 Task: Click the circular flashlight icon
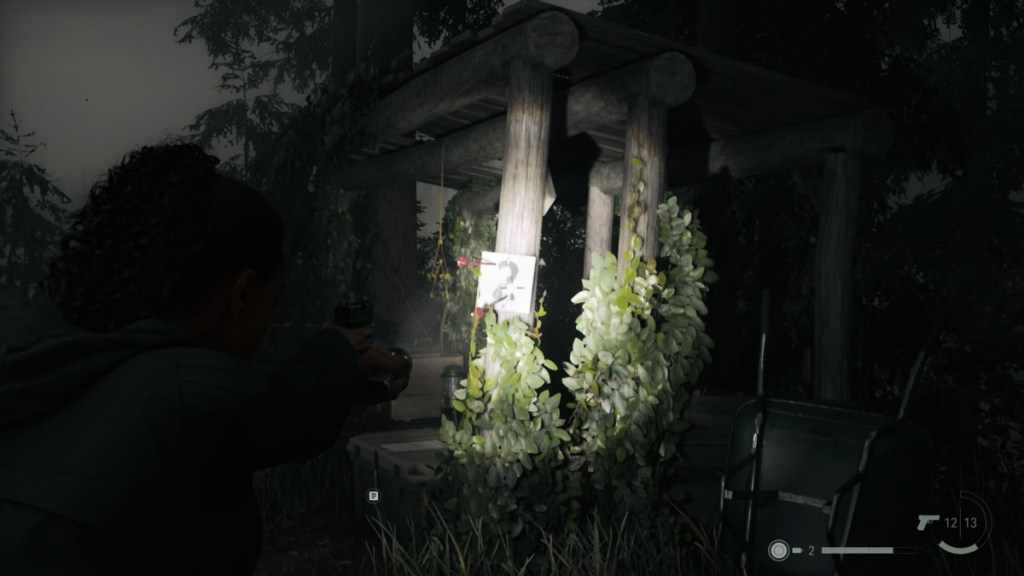pos(777,550)
